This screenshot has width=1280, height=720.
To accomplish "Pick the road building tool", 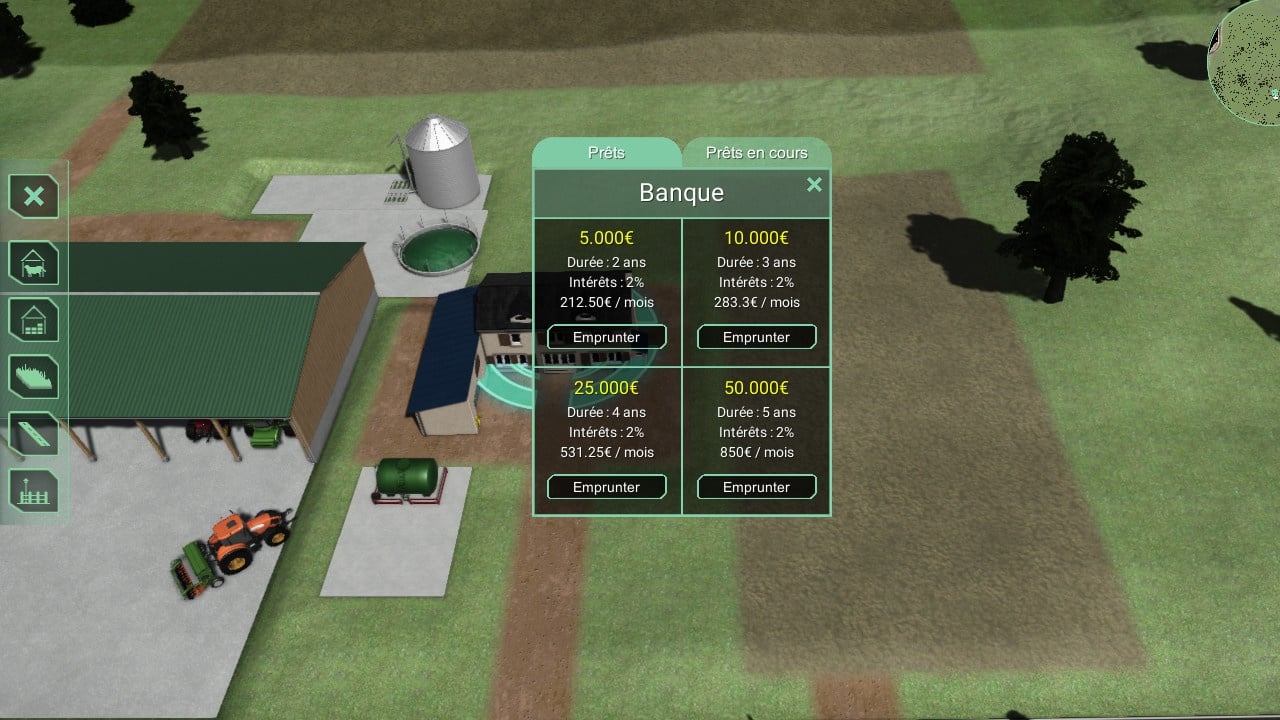I will 34,434.
